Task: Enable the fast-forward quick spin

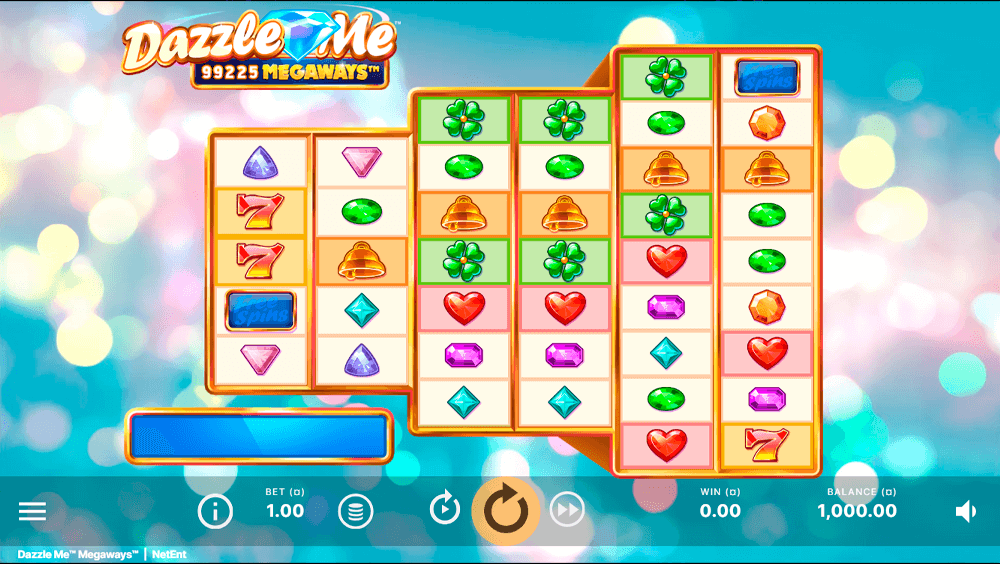Action: coord(567,511)
